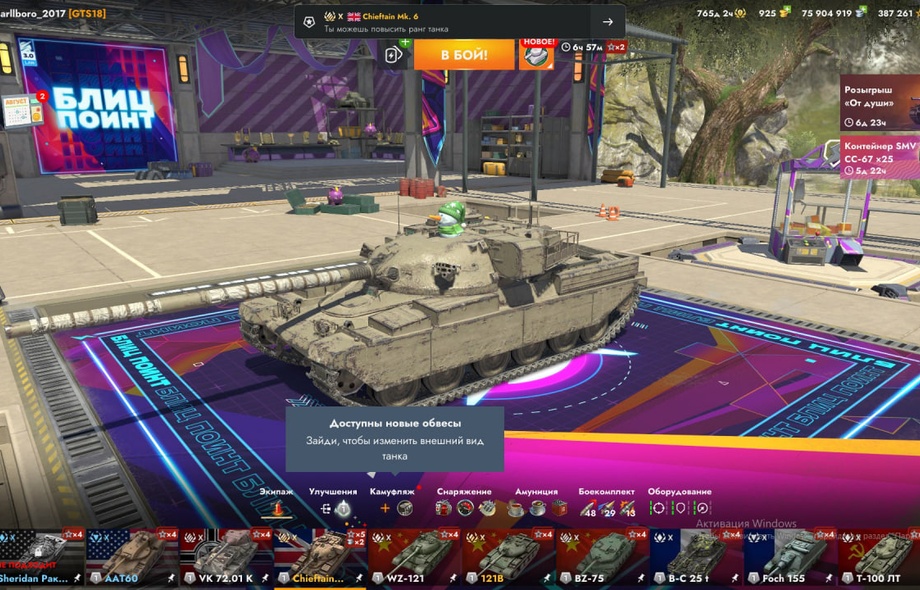
Task: Choose the AAT60 tank
Action: (132, 558)
